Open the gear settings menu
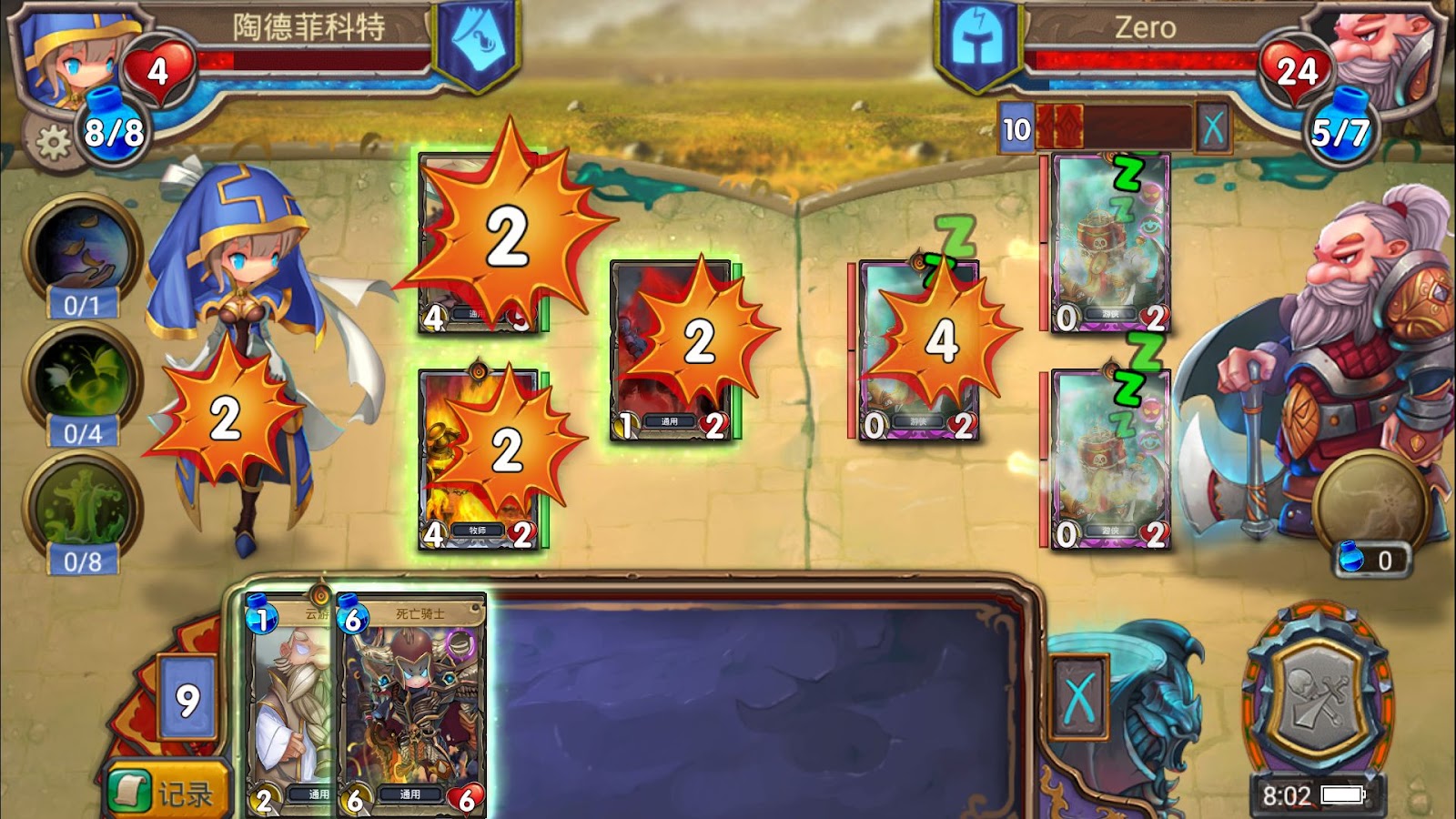The image size is (1456, 819). 52,143
